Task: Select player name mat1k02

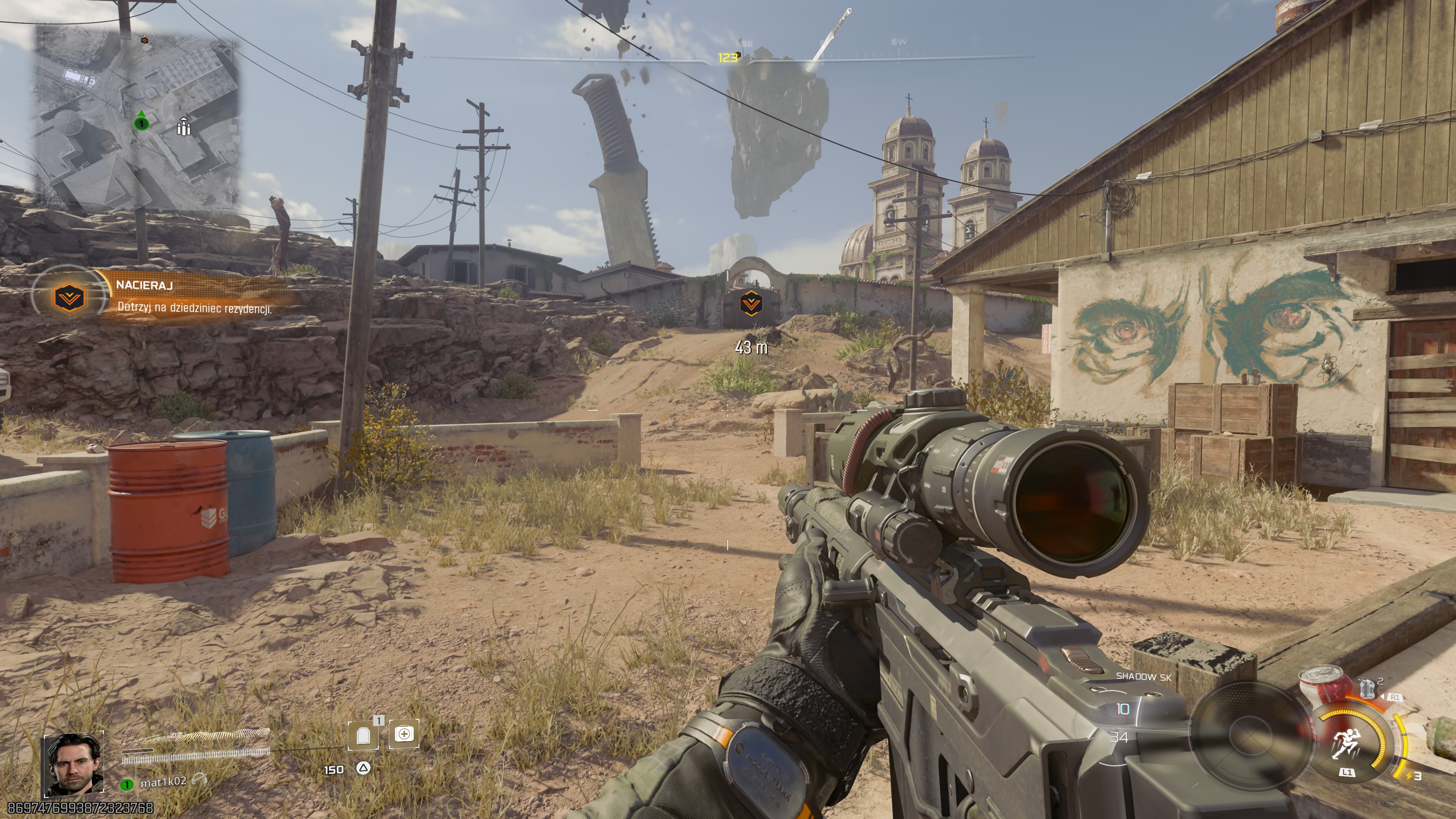Action: 163,782
